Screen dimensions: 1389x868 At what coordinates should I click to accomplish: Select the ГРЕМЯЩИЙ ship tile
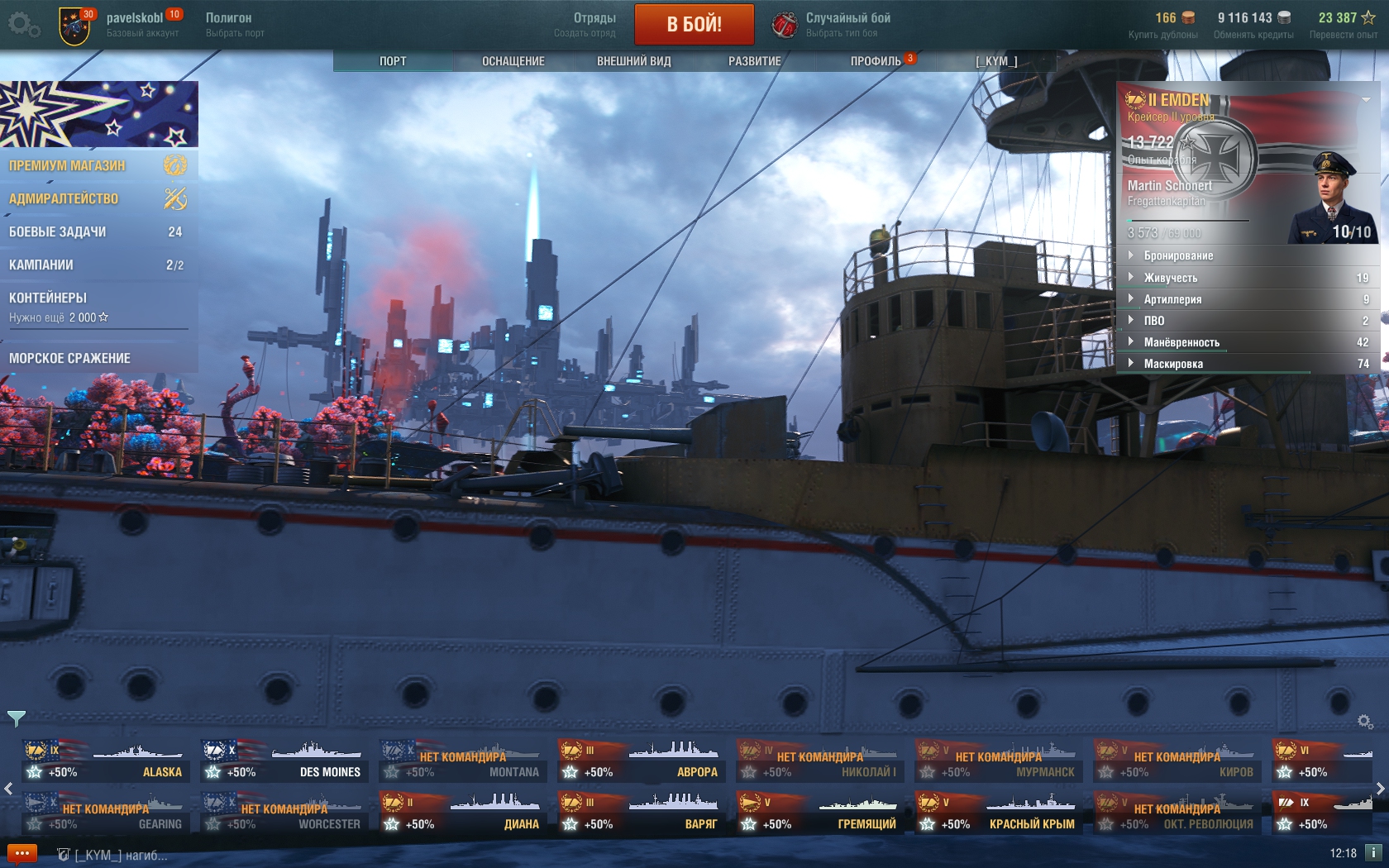tap(820, 814)
